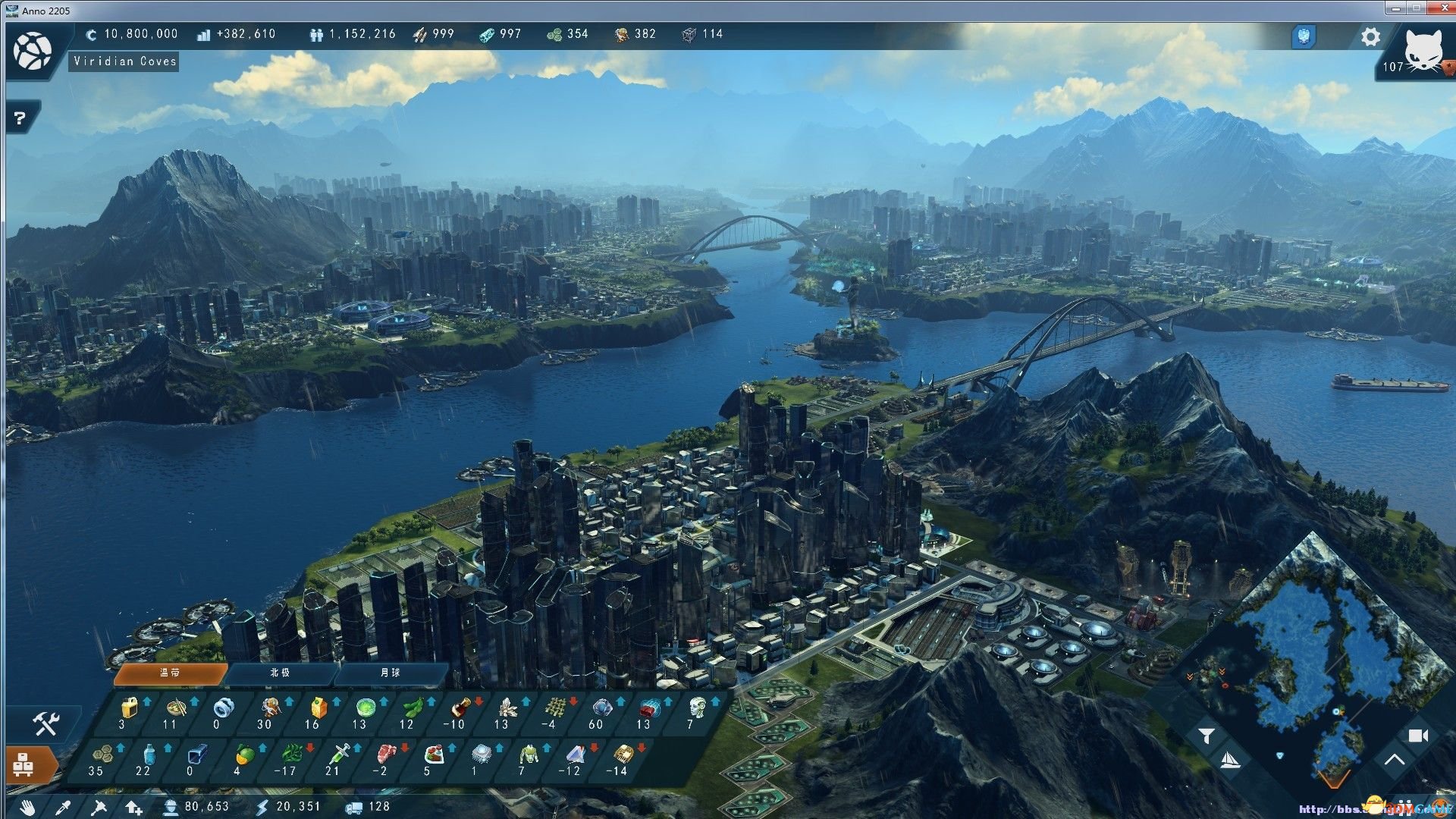Open the question mark help button
Viewport: 1456px width, 819px height.
(20, 118)
